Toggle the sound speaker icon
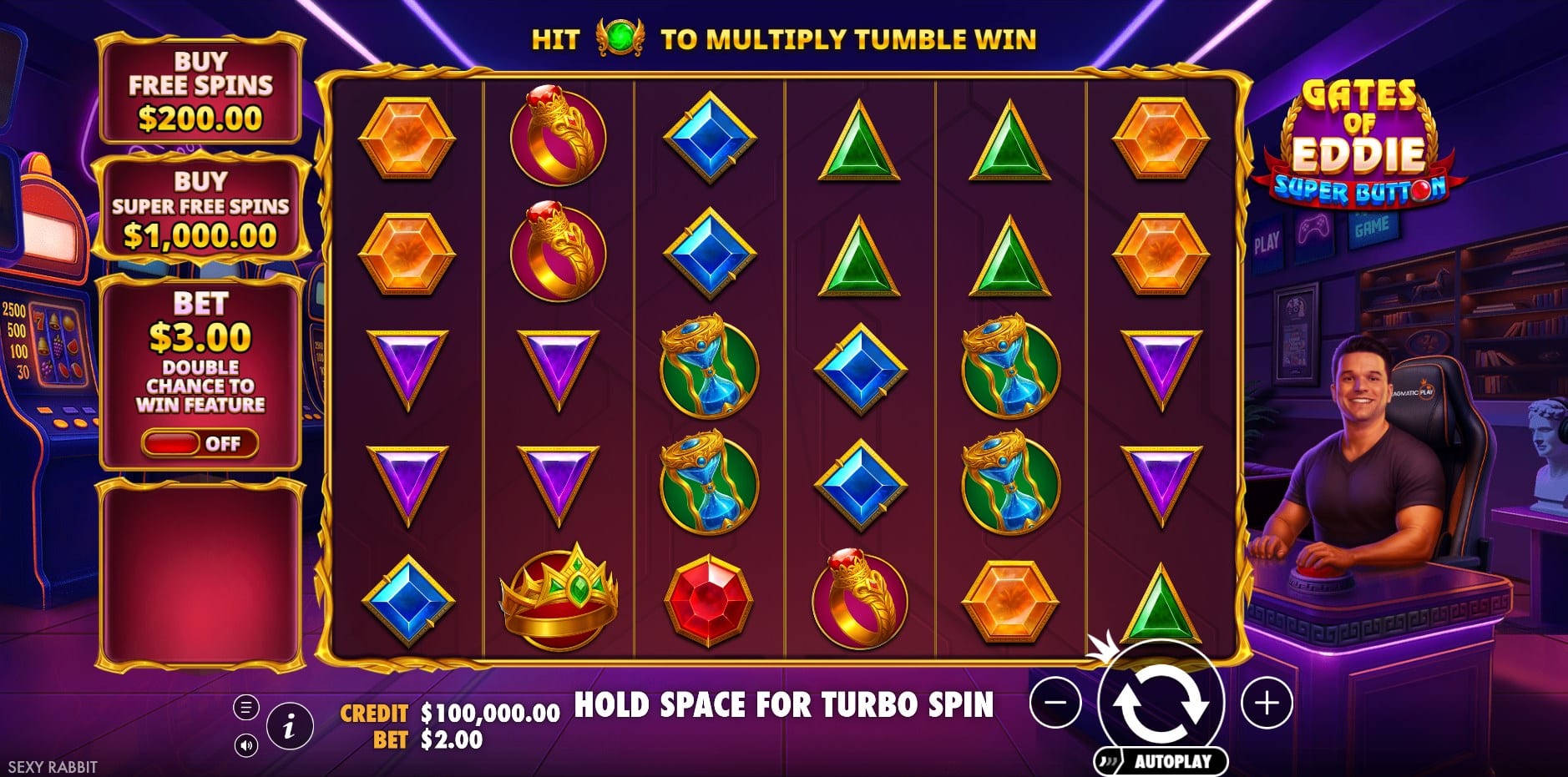1568x777 pixels. 245,745
